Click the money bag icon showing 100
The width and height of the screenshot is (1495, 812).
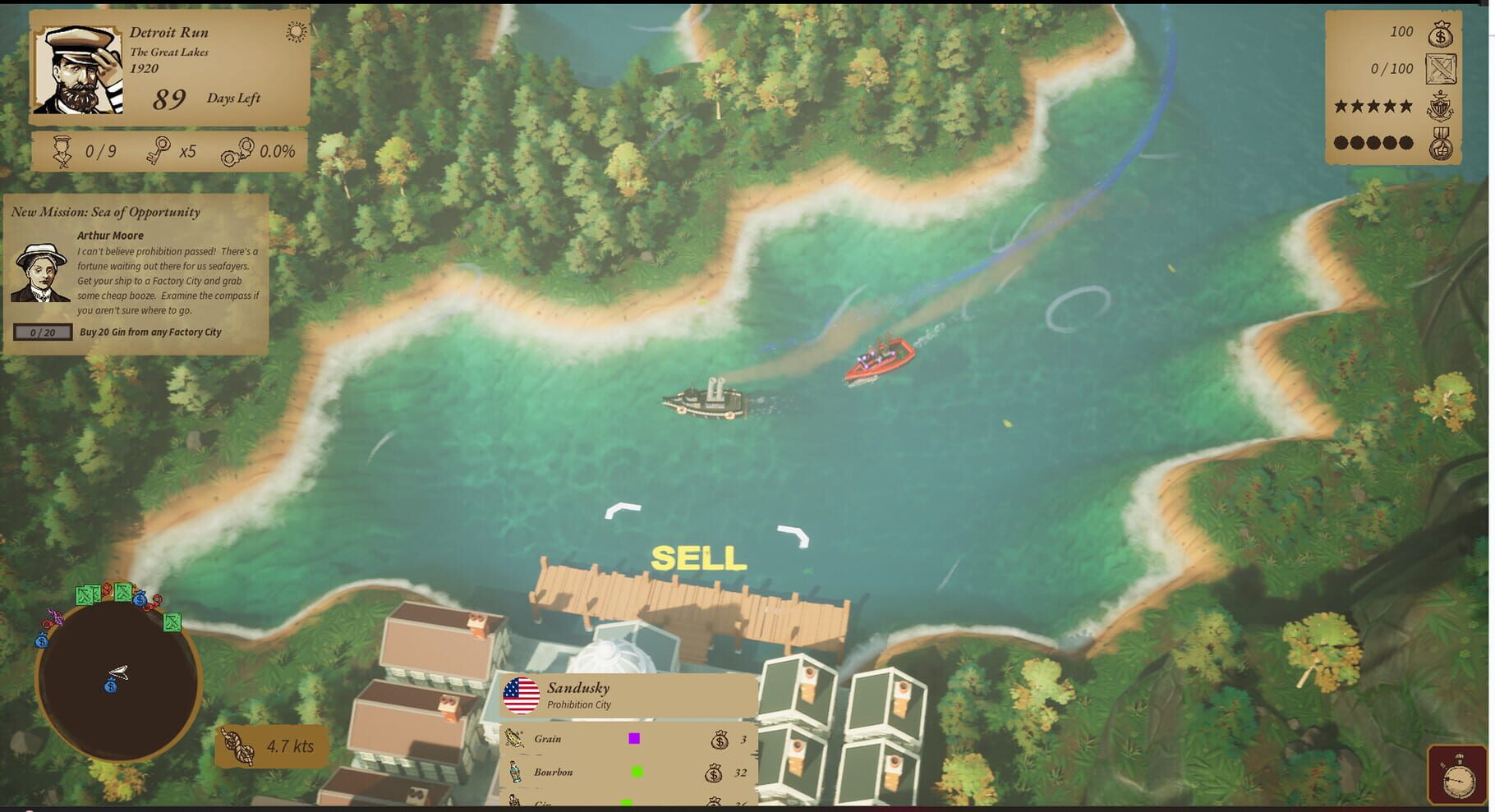click(1440, 34)
